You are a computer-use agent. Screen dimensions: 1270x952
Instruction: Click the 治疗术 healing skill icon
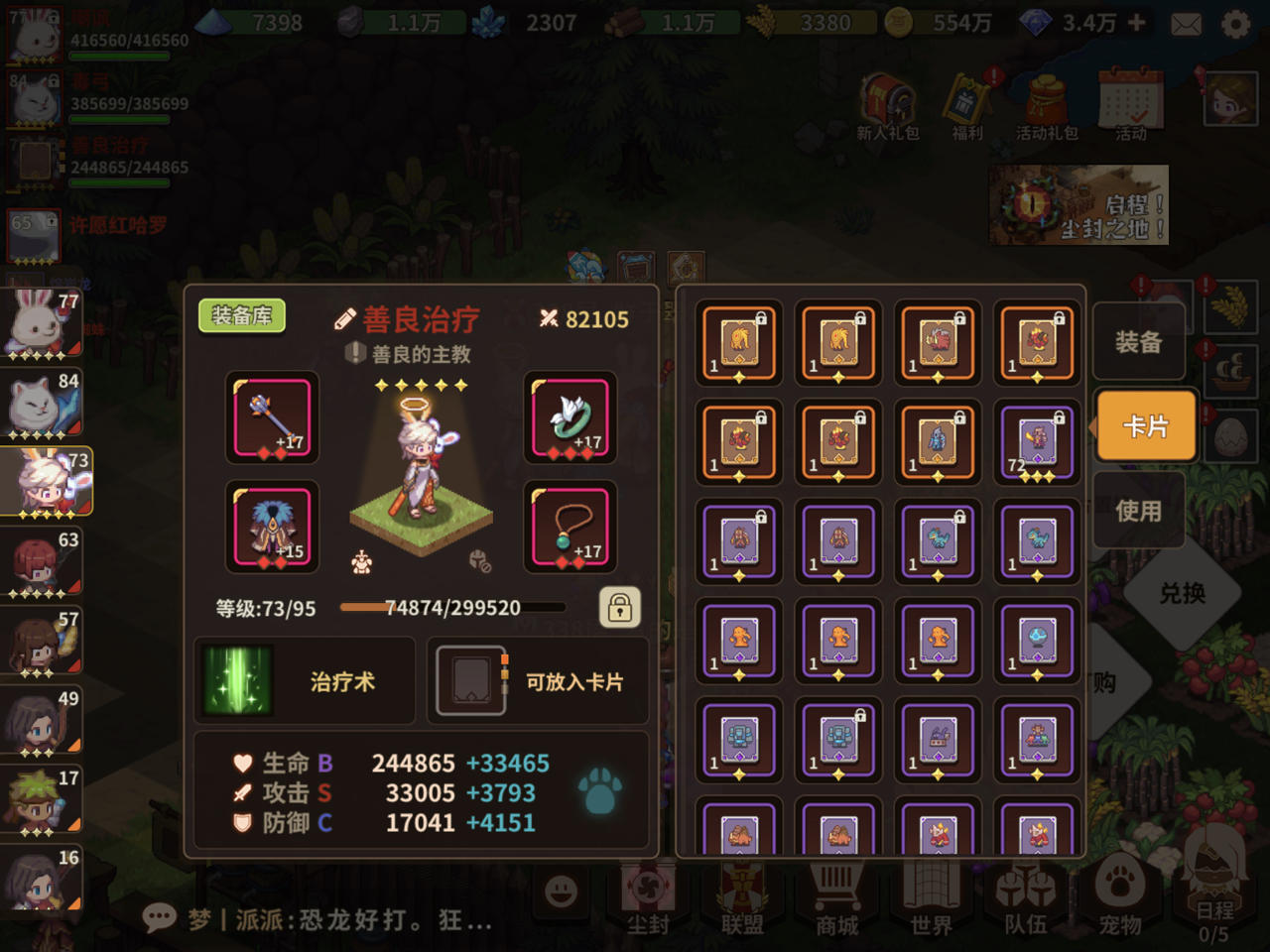[x=238, y=679]
